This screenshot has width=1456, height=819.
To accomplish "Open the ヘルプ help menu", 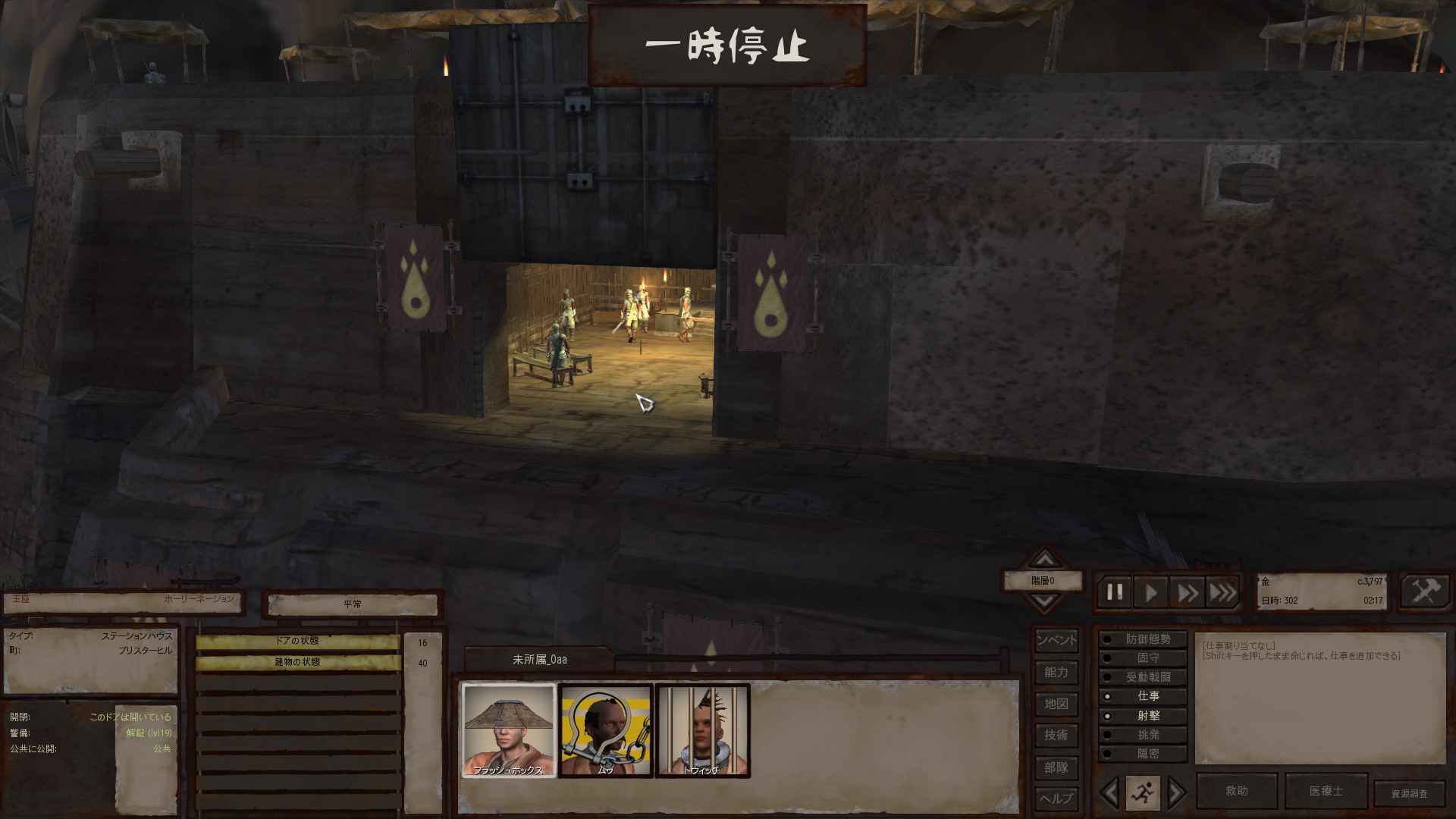I will click(1056, 798).
